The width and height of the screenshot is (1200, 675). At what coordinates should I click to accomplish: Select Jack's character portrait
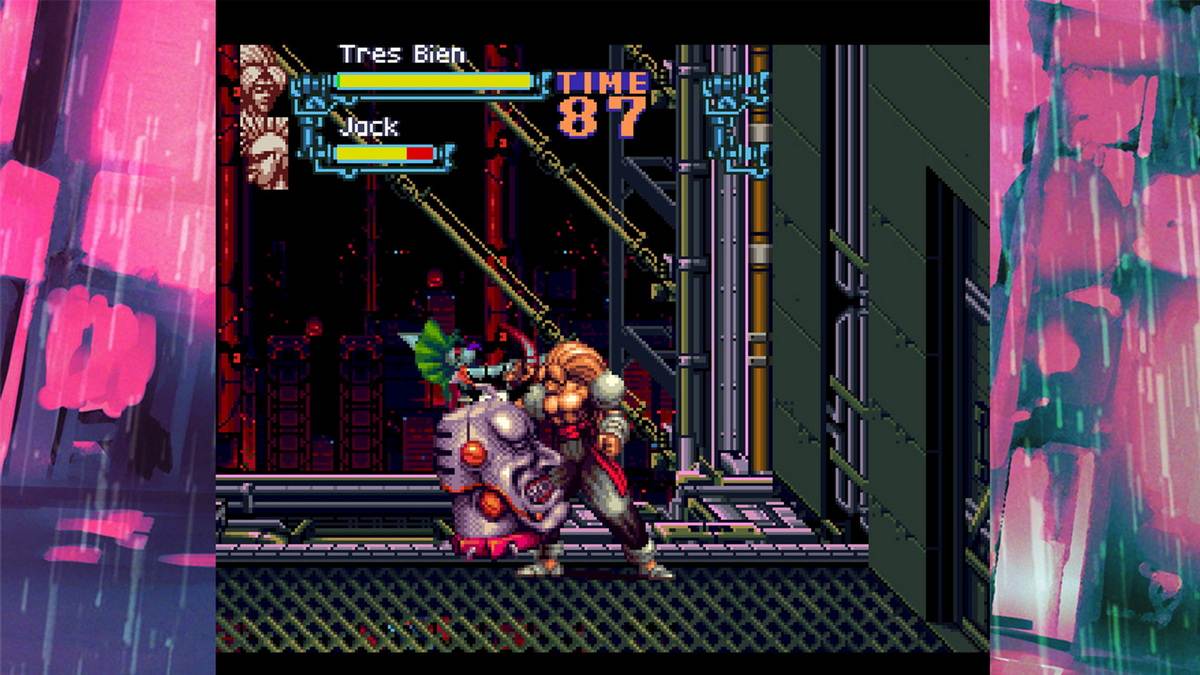[x=264, y=152]
